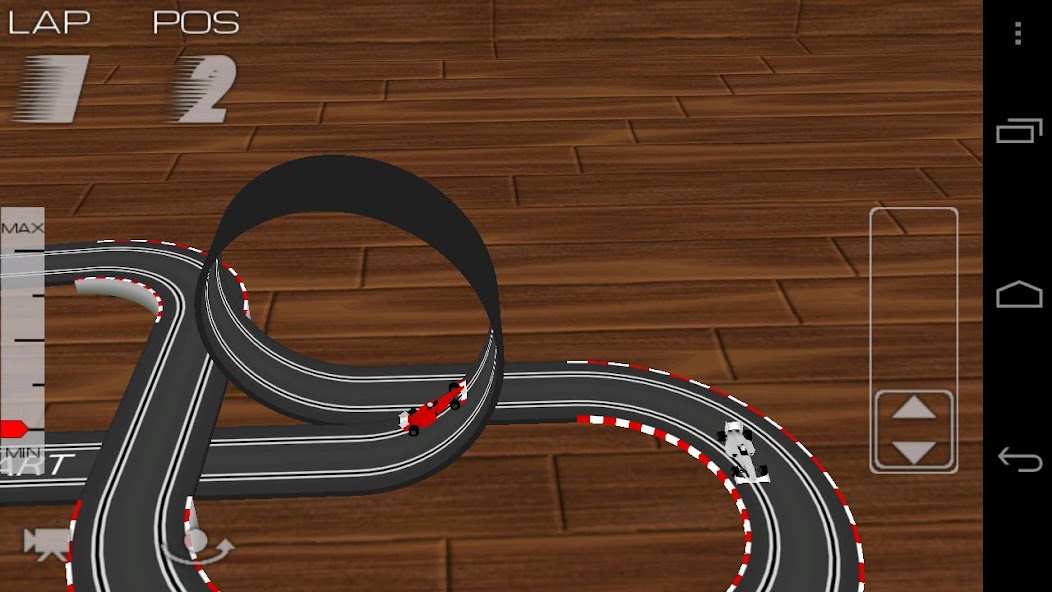Go back with the Android back arrow
The width and height of the screenshot is (1052, 592).
pyautogui.click(x=1018, y=460)
